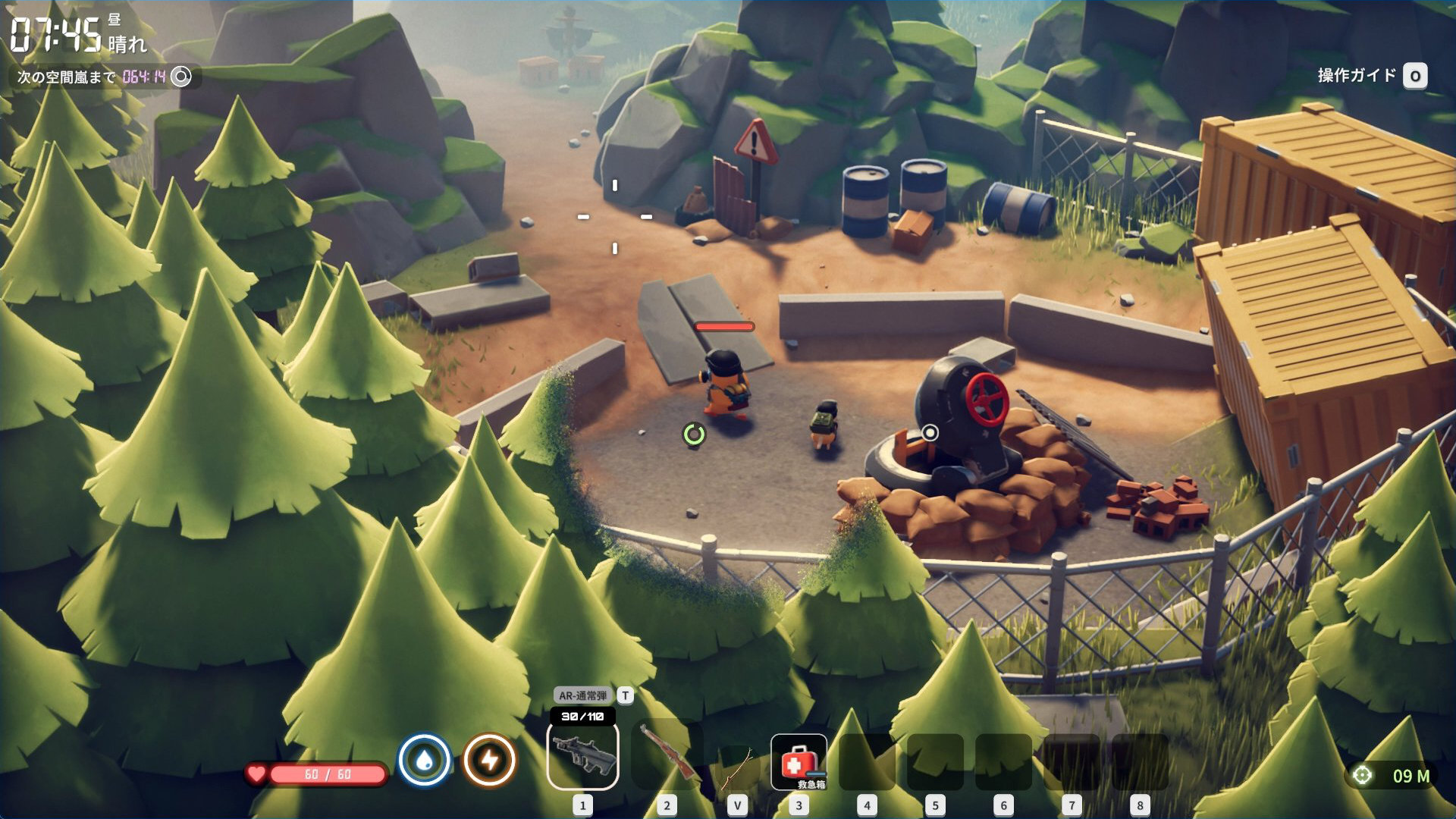Screen dimensions: 1456x819
Task: Click the AR-通常弾 ammo type label
Action: point(582,695)
